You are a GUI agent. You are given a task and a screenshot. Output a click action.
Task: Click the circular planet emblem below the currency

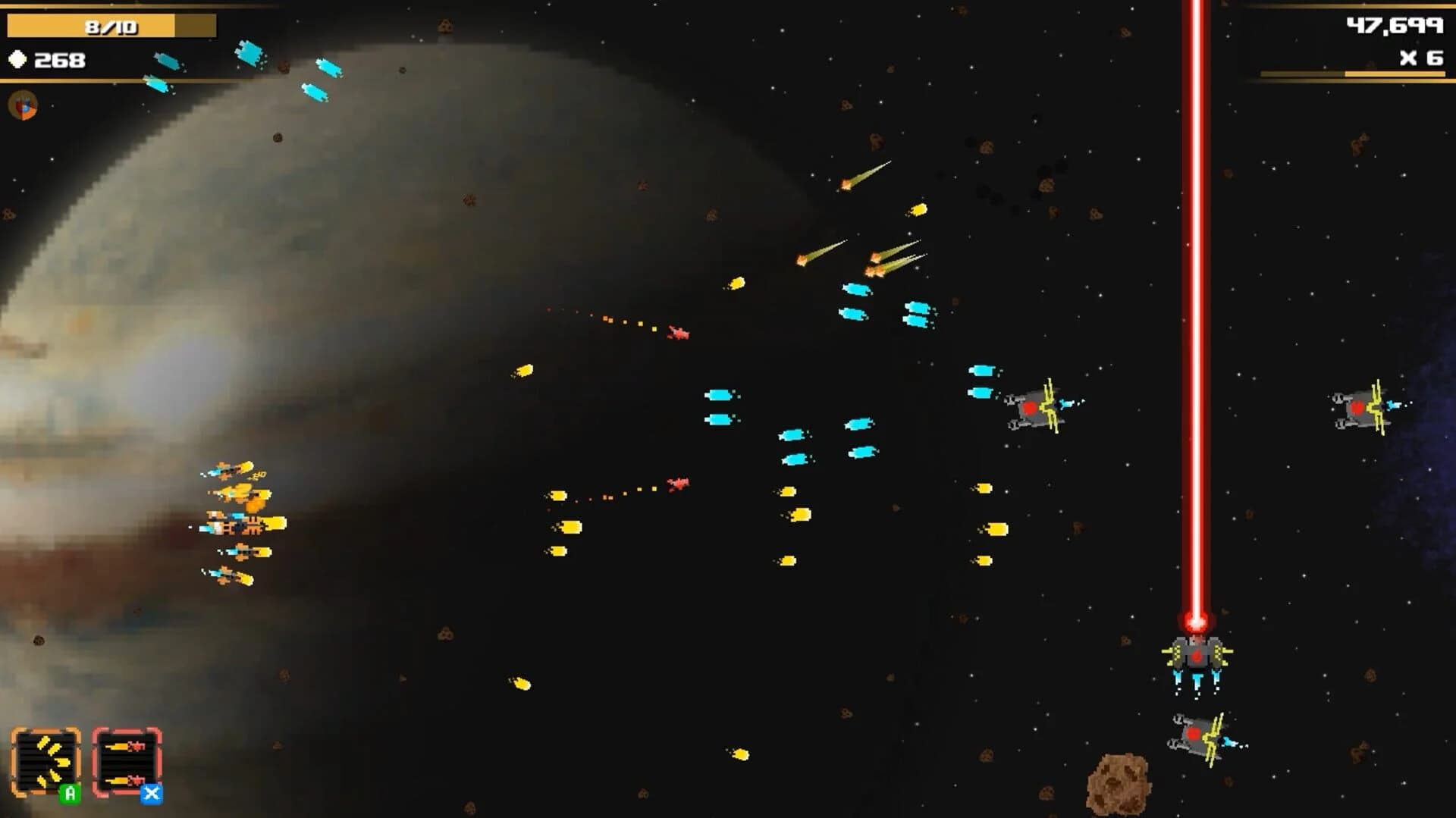20,106
